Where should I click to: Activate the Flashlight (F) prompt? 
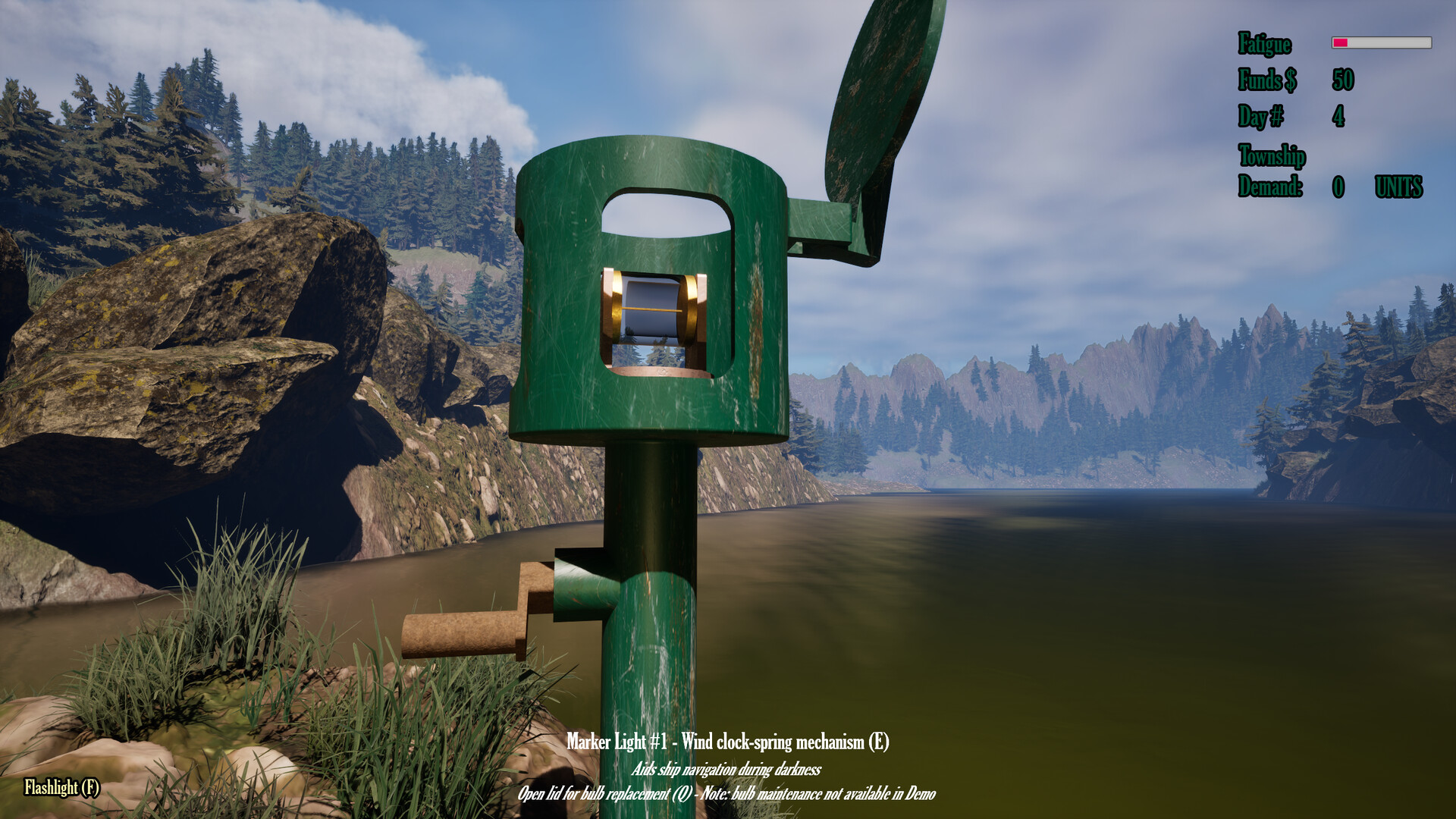click(x=61, y=789)
